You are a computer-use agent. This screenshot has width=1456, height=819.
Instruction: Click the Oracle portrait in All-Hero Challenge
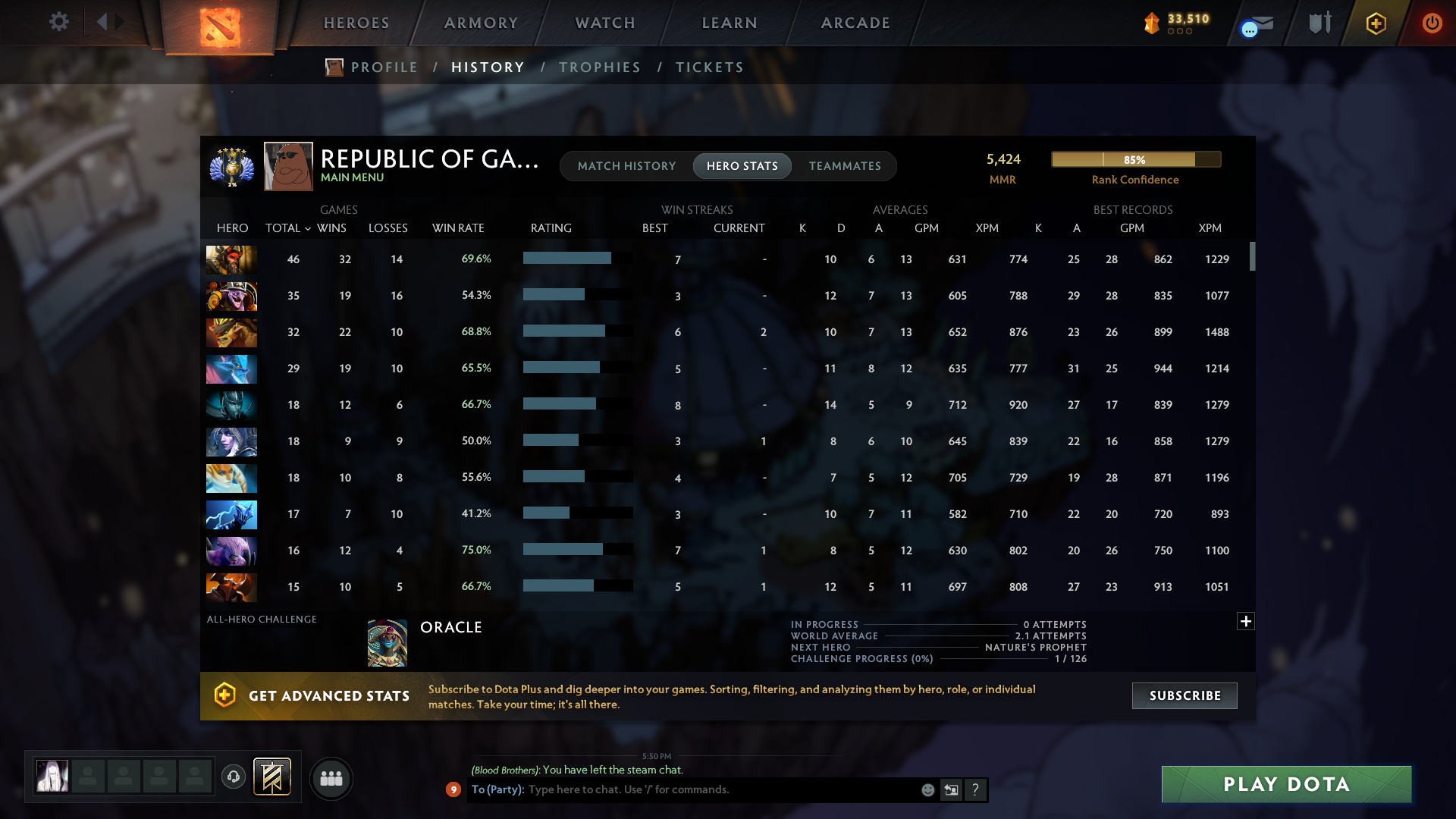387,642
